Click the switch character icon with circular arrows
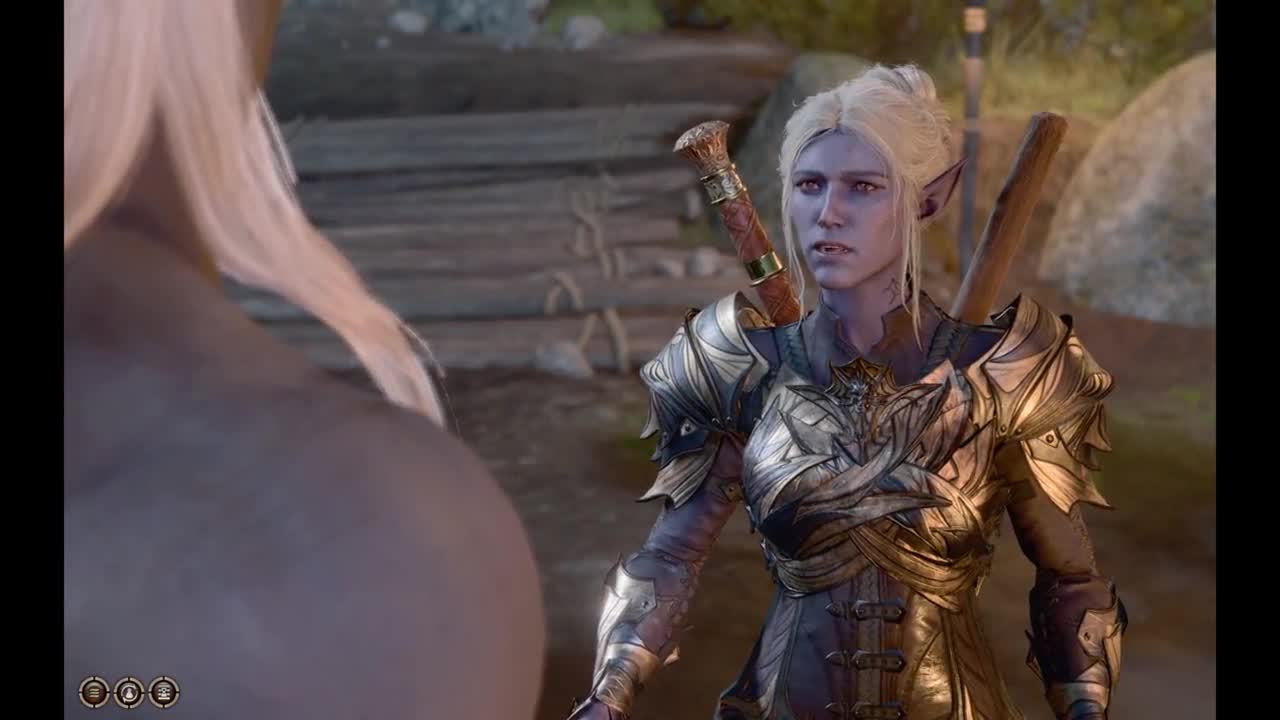The height and width of the screenshot is (720, 1280). [x=129, y=692]
